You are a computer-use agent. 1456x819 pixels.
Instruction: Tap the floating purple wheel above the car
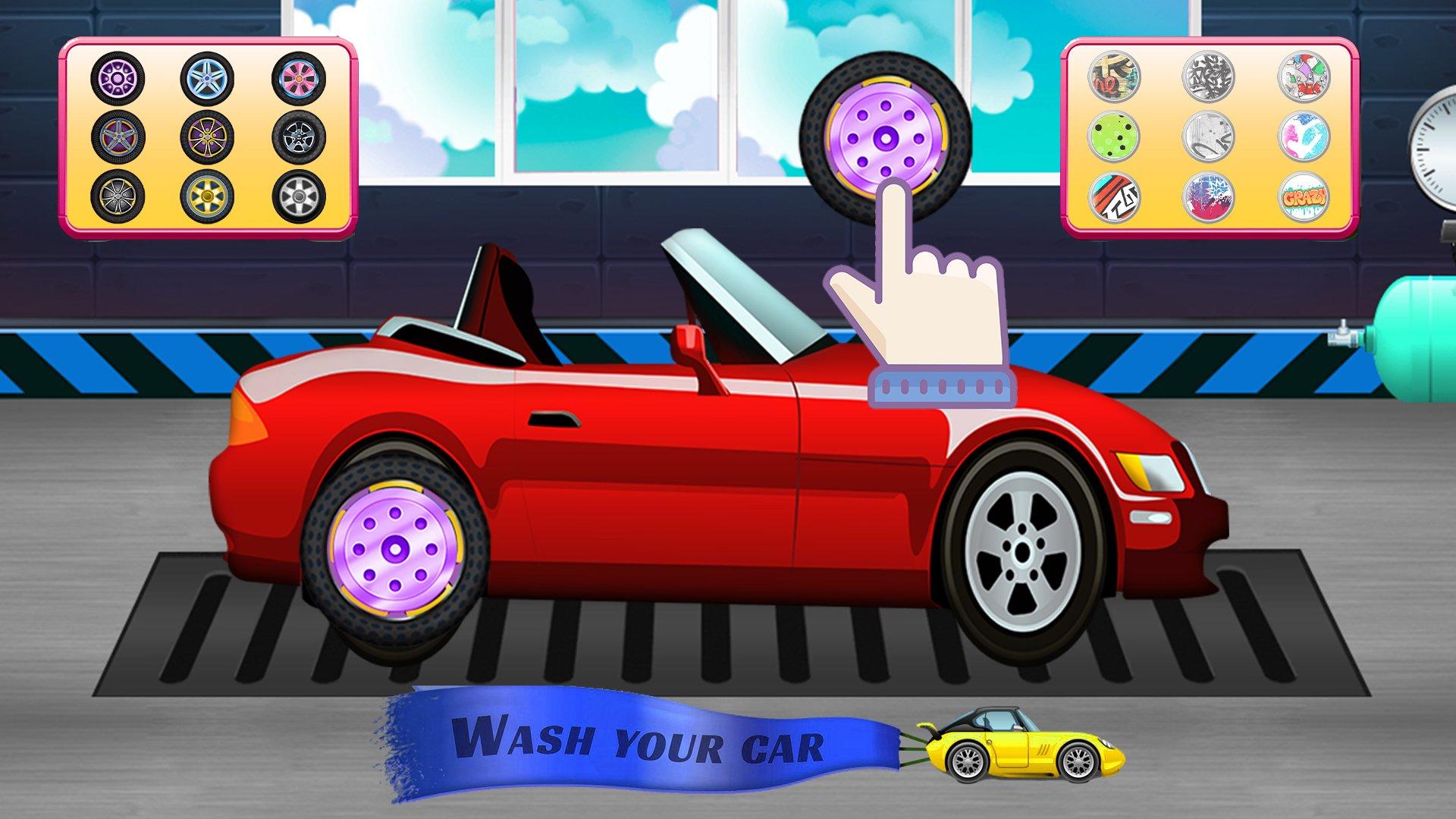886,139
